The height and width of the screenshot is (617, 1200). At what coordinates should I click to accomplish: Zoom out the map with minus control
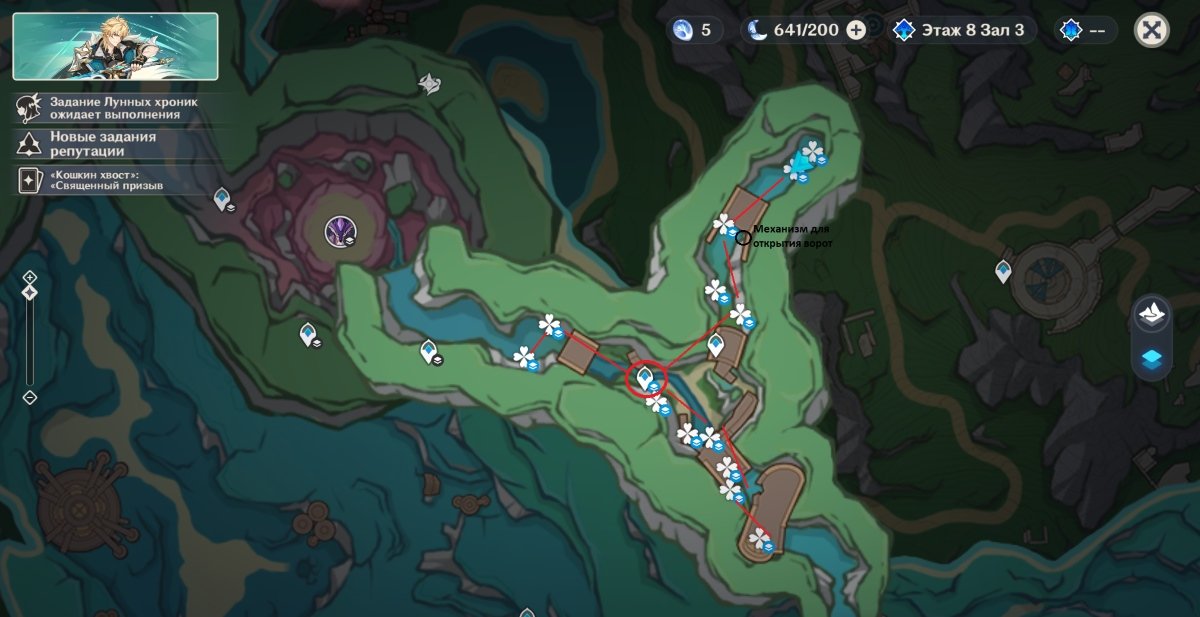pos(30,397)
